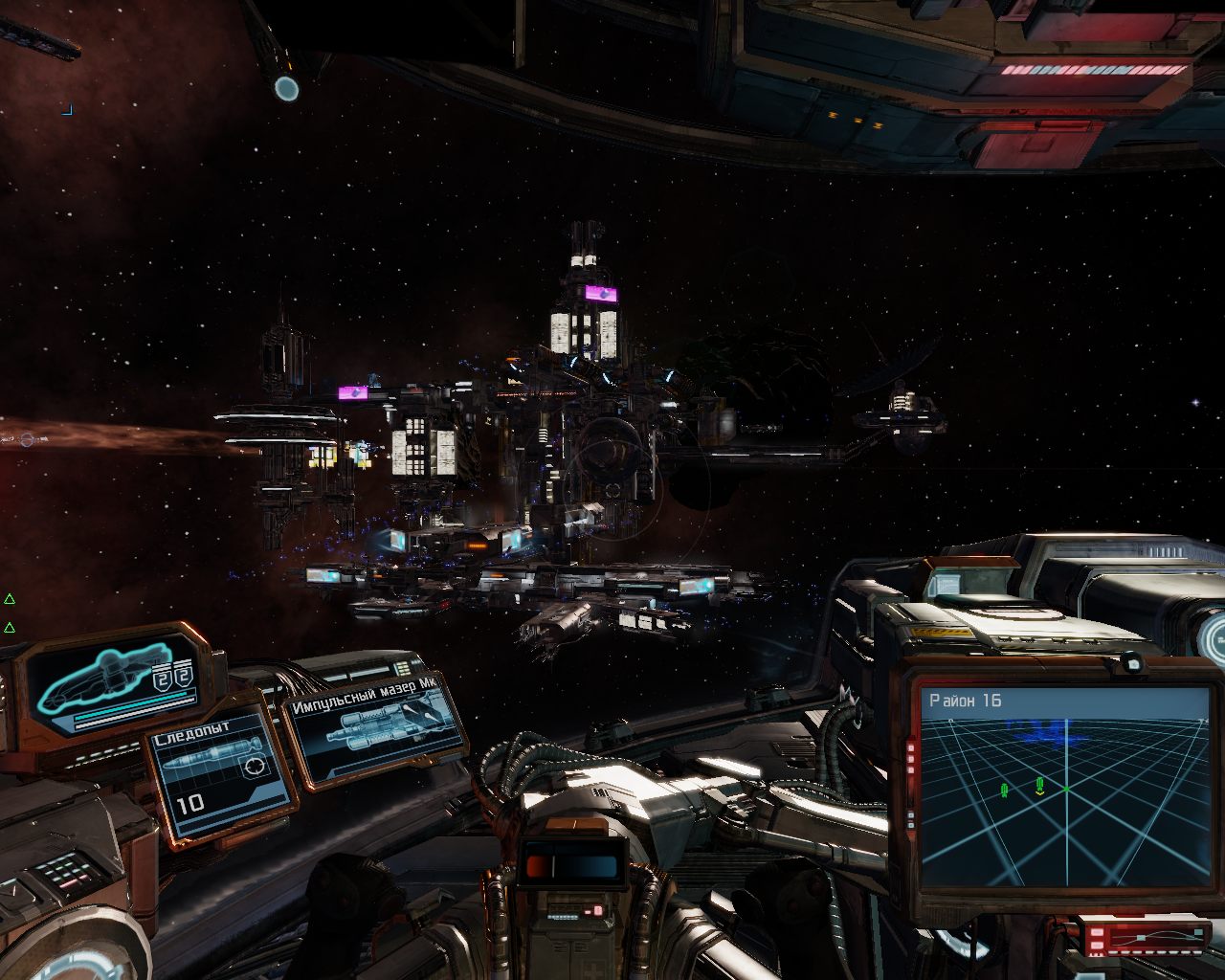
Task: Open the Район 16 radar display
Action: coord(1064,785)
